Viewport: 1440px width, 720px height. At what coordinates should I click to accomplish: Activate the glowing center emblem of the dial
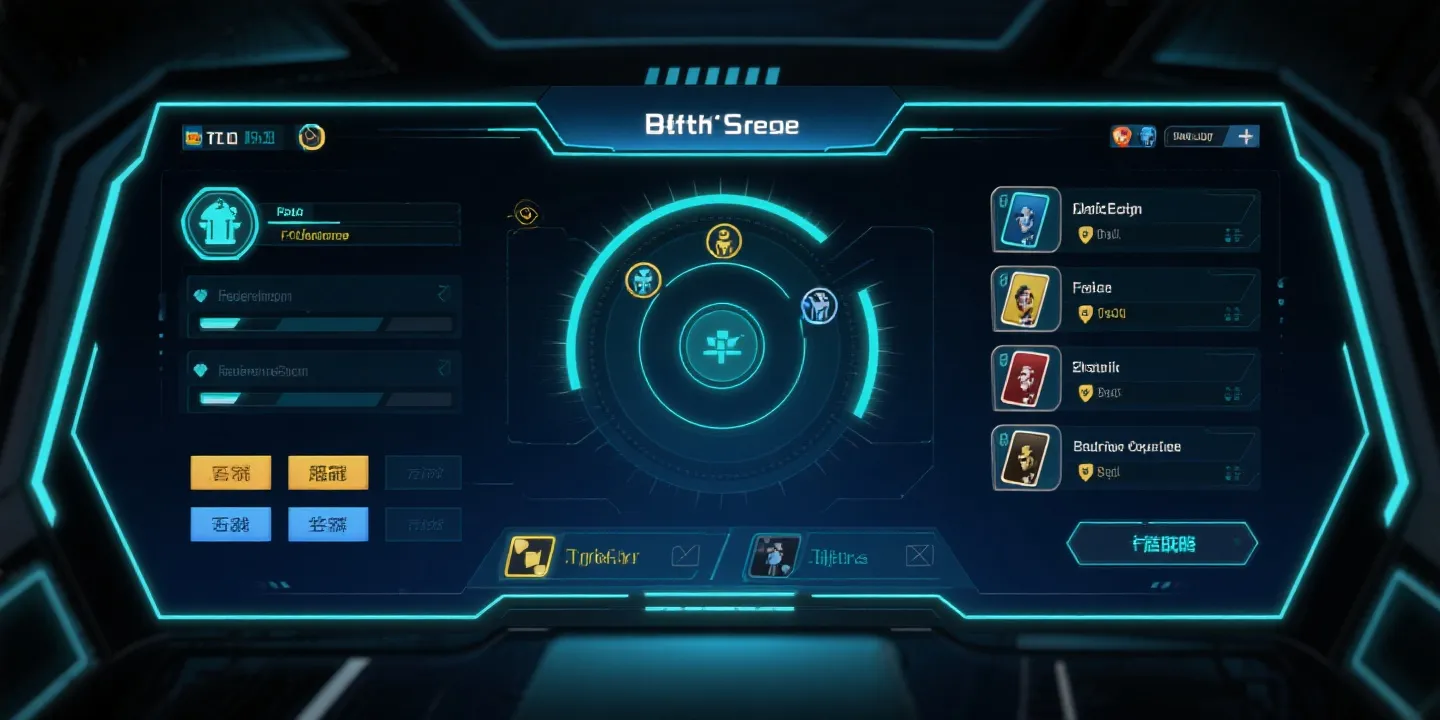[721, 347]
